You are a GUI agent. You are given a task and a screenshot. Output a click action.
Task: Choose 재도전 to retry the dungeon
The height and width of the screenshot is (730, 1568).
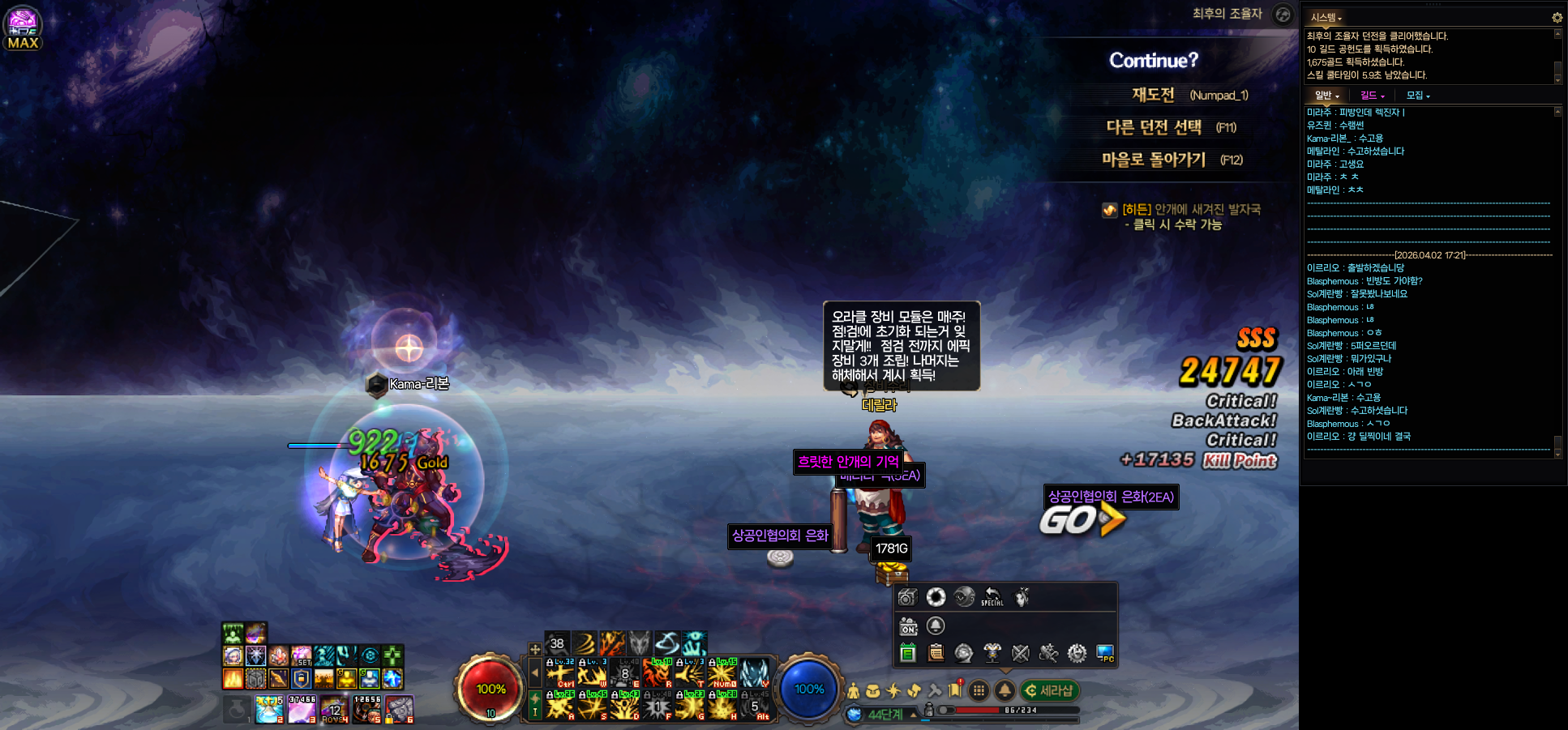pos(1154,95)
